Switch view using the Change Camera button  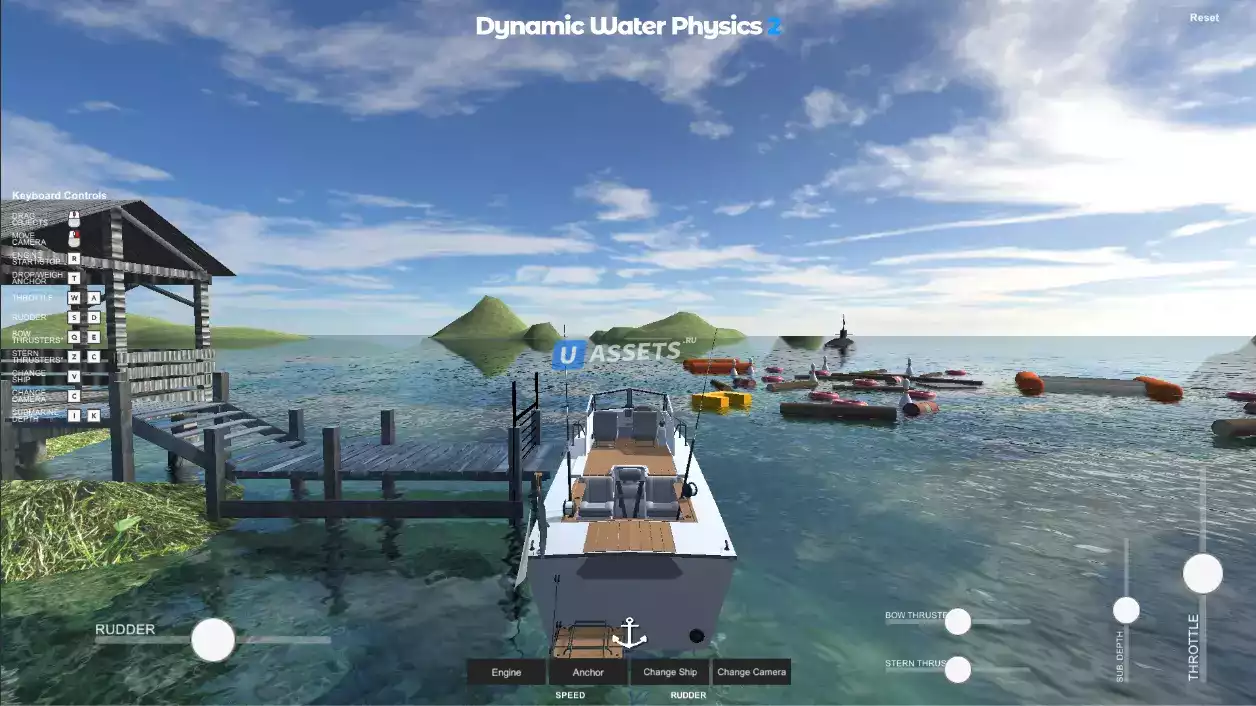click(751, 672)
